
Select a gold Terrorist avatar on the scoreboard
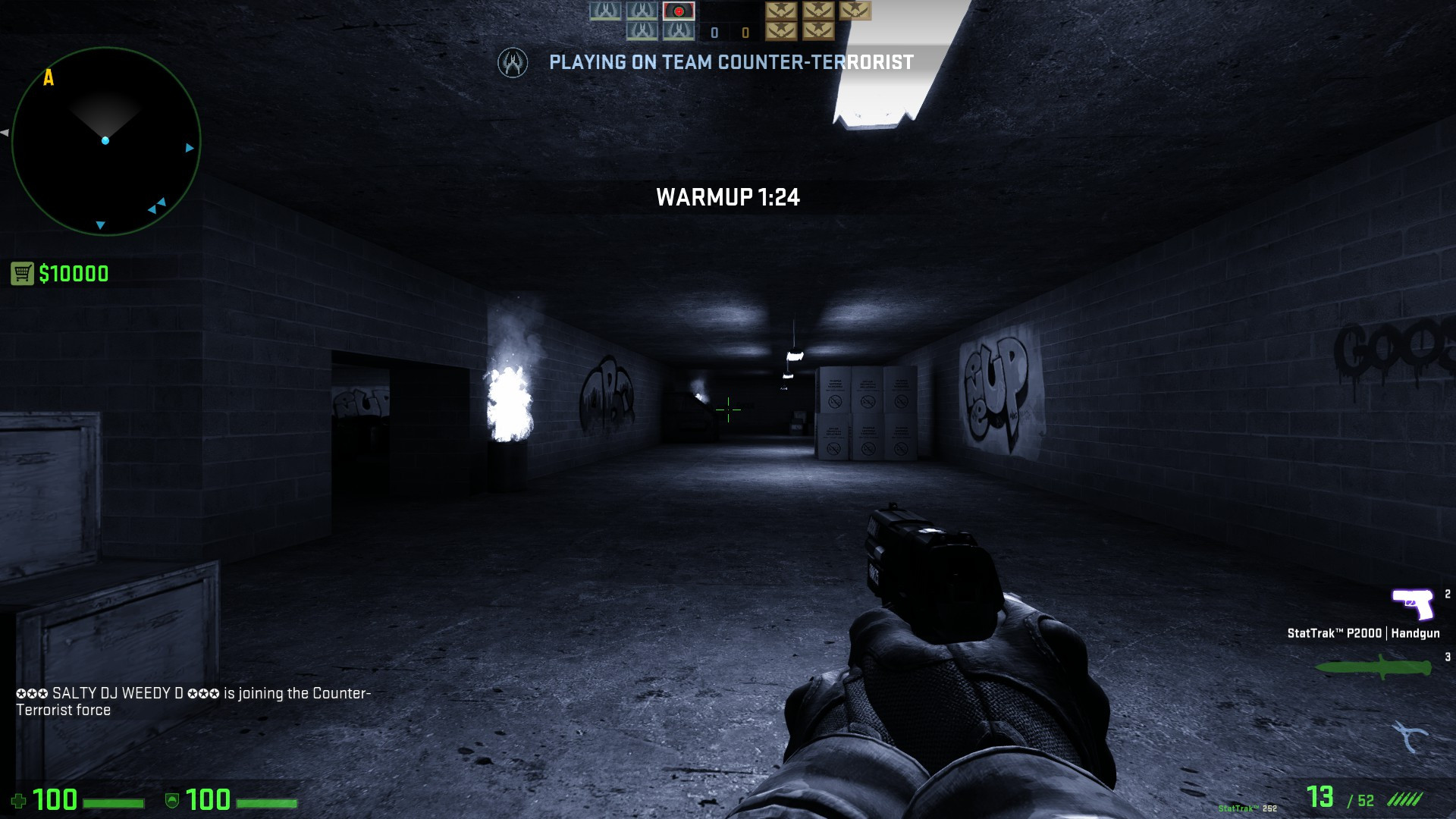[x=780, y=11]
